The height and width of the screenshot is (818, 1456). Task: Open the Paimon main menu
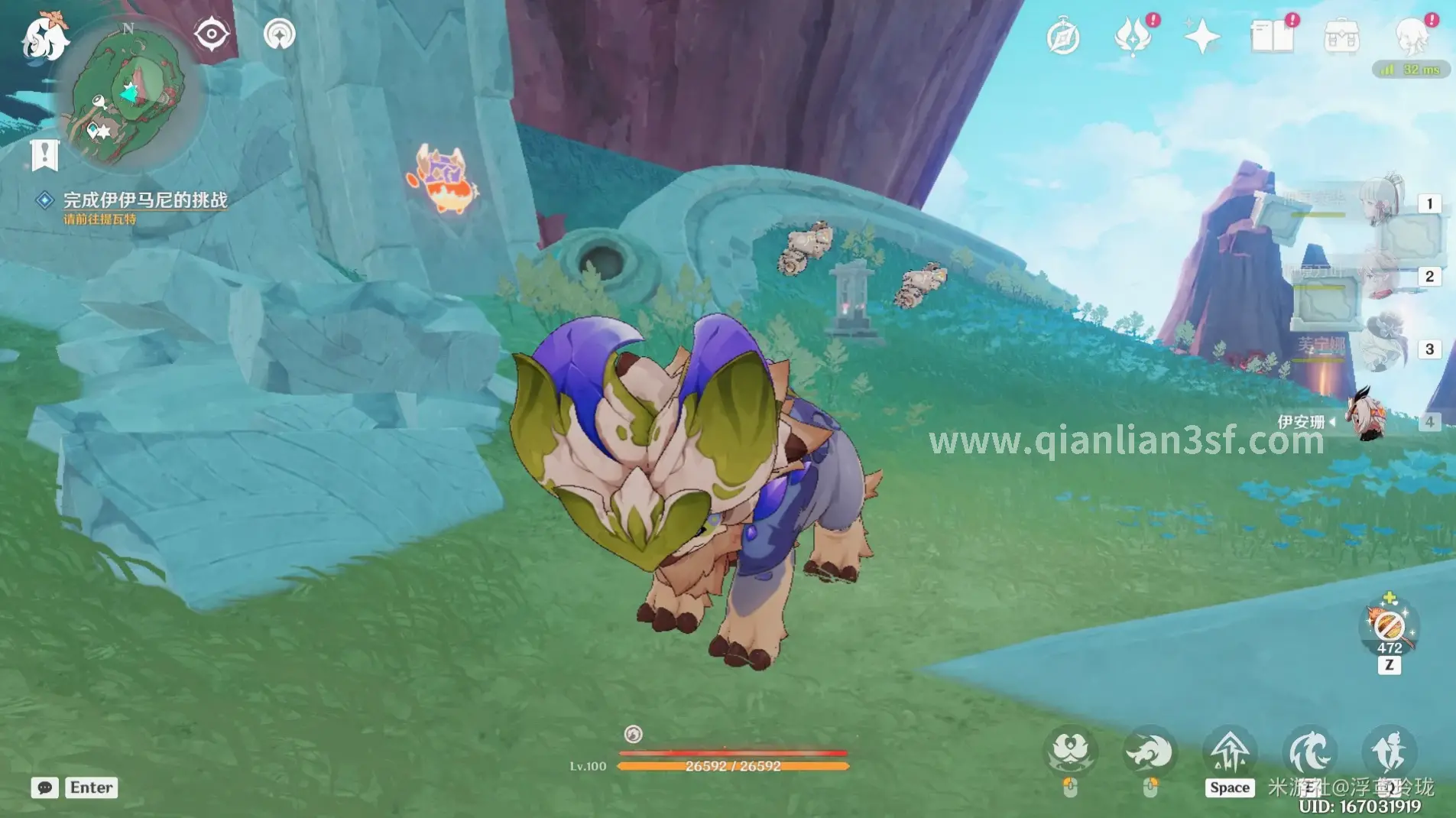pyautogui.click(x=44, y=37)
